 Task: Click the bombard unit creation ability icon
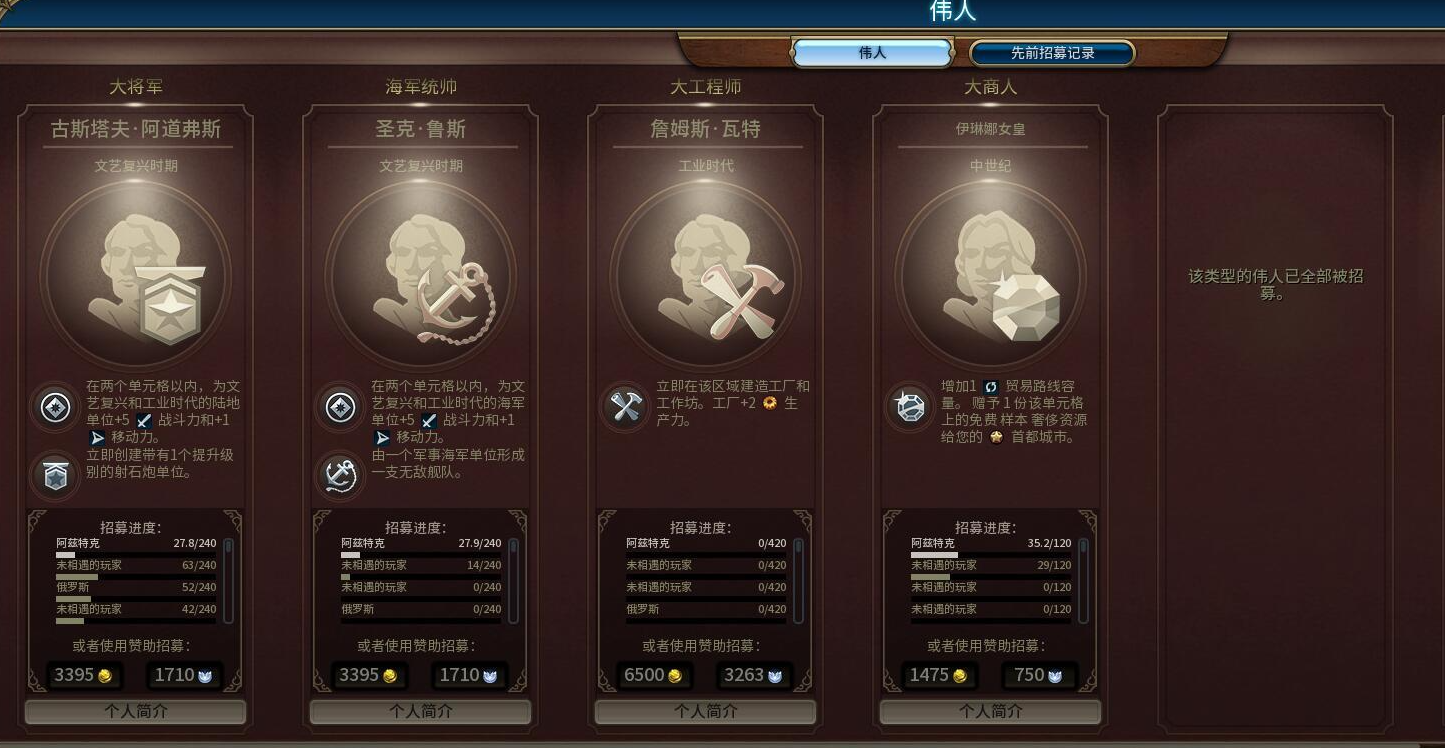(54, 475)
